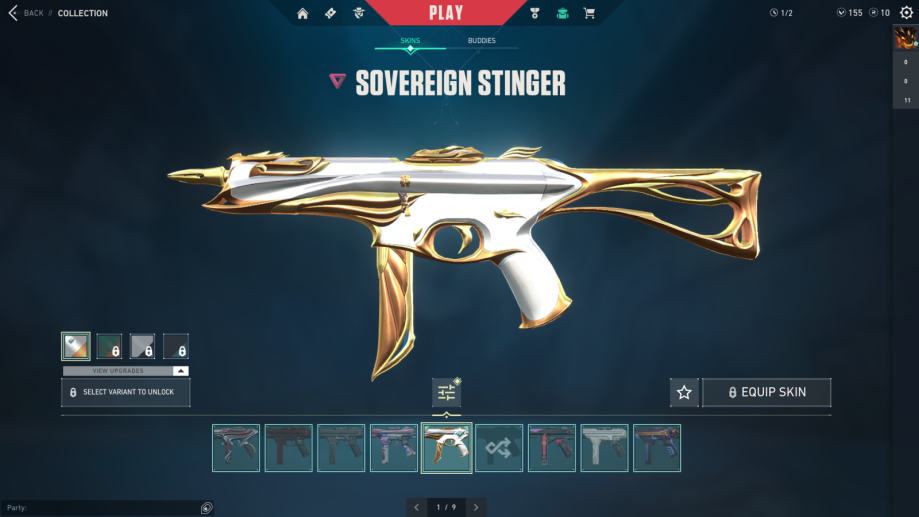Image resolution: width=919 pixels, height=517 pixels.
Task: Go to the next skin page
Action: point(476,508)
